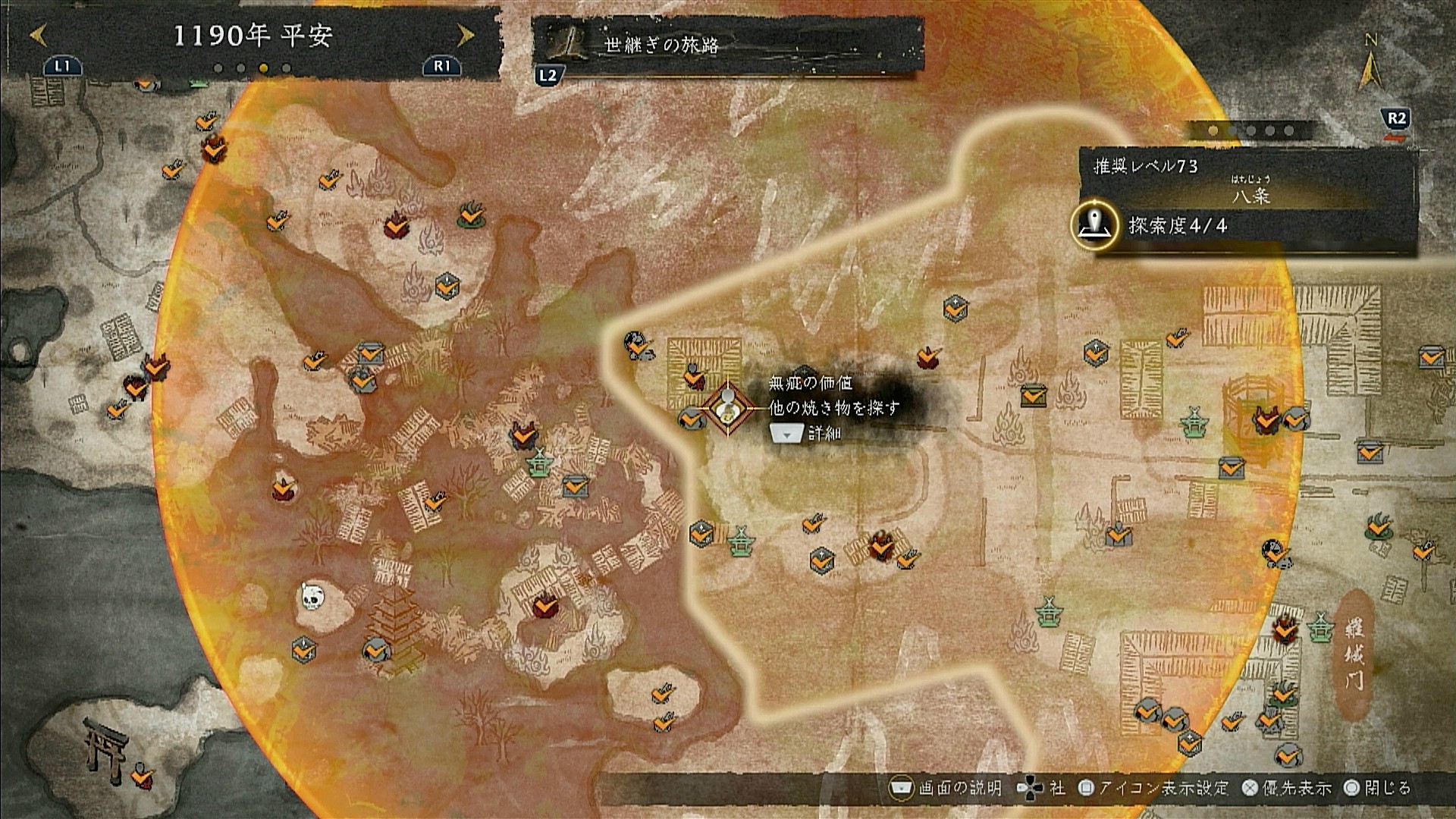Open 画面の説明 screen explanation
Viewport: 1456px width, 819px height.
pyautogui.click(x=946, y=789)
